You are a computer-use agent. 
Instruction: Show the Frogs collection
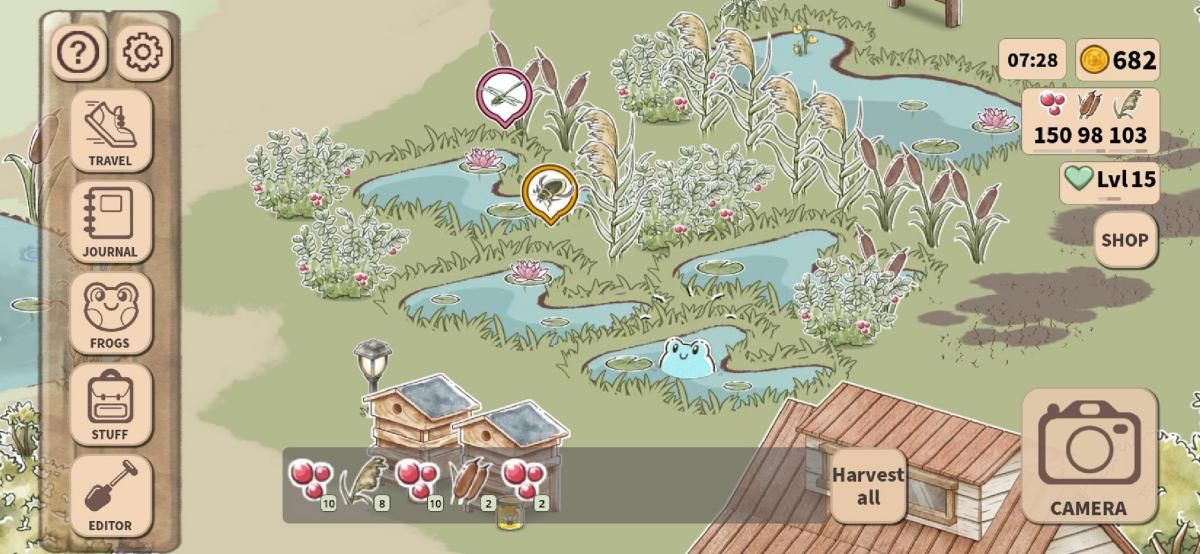[x=111, y=313]
